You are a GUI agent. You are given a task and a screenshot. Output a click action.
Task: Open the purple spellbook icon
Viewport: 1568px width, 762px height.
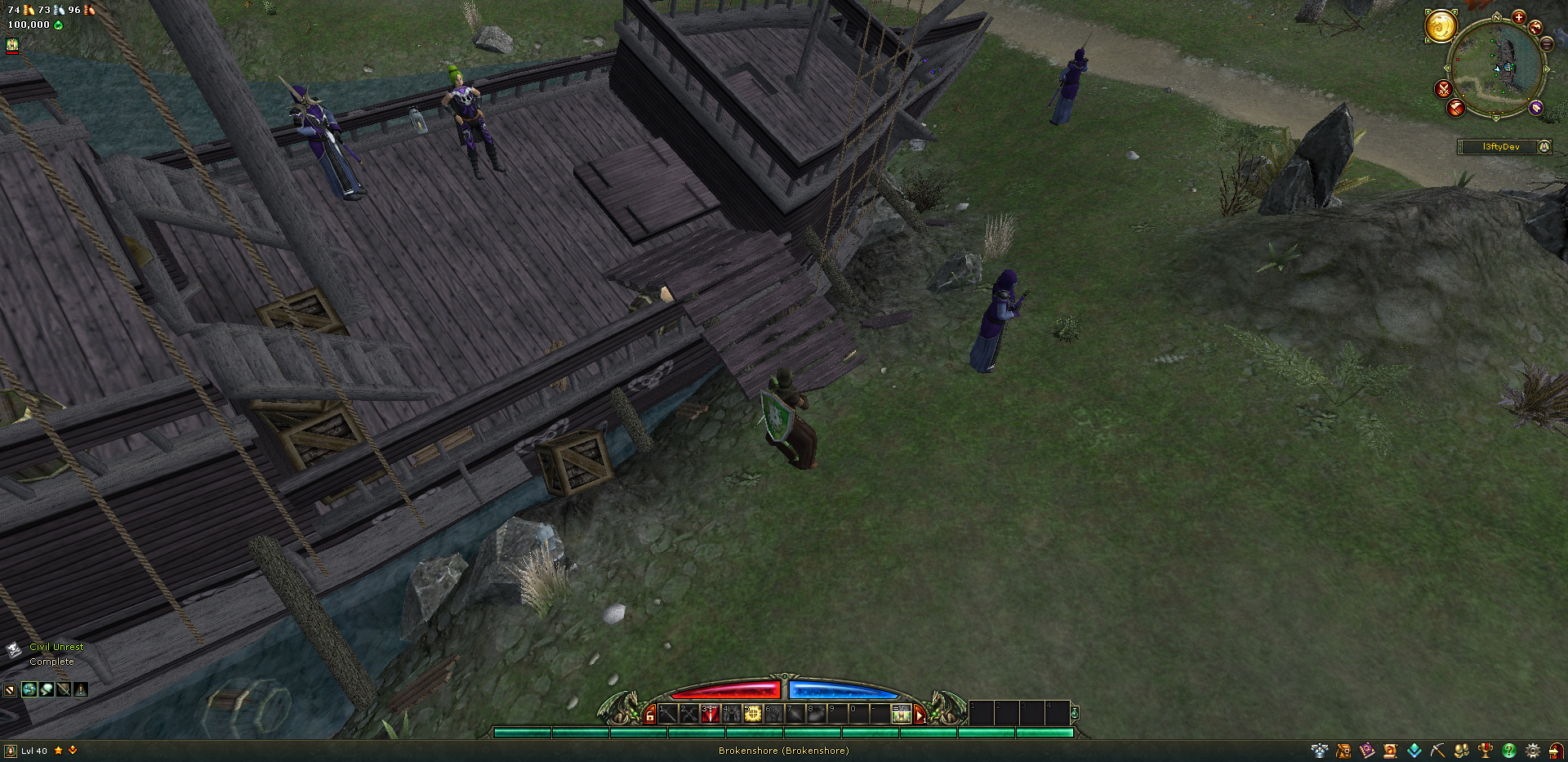coord(1366,750)
